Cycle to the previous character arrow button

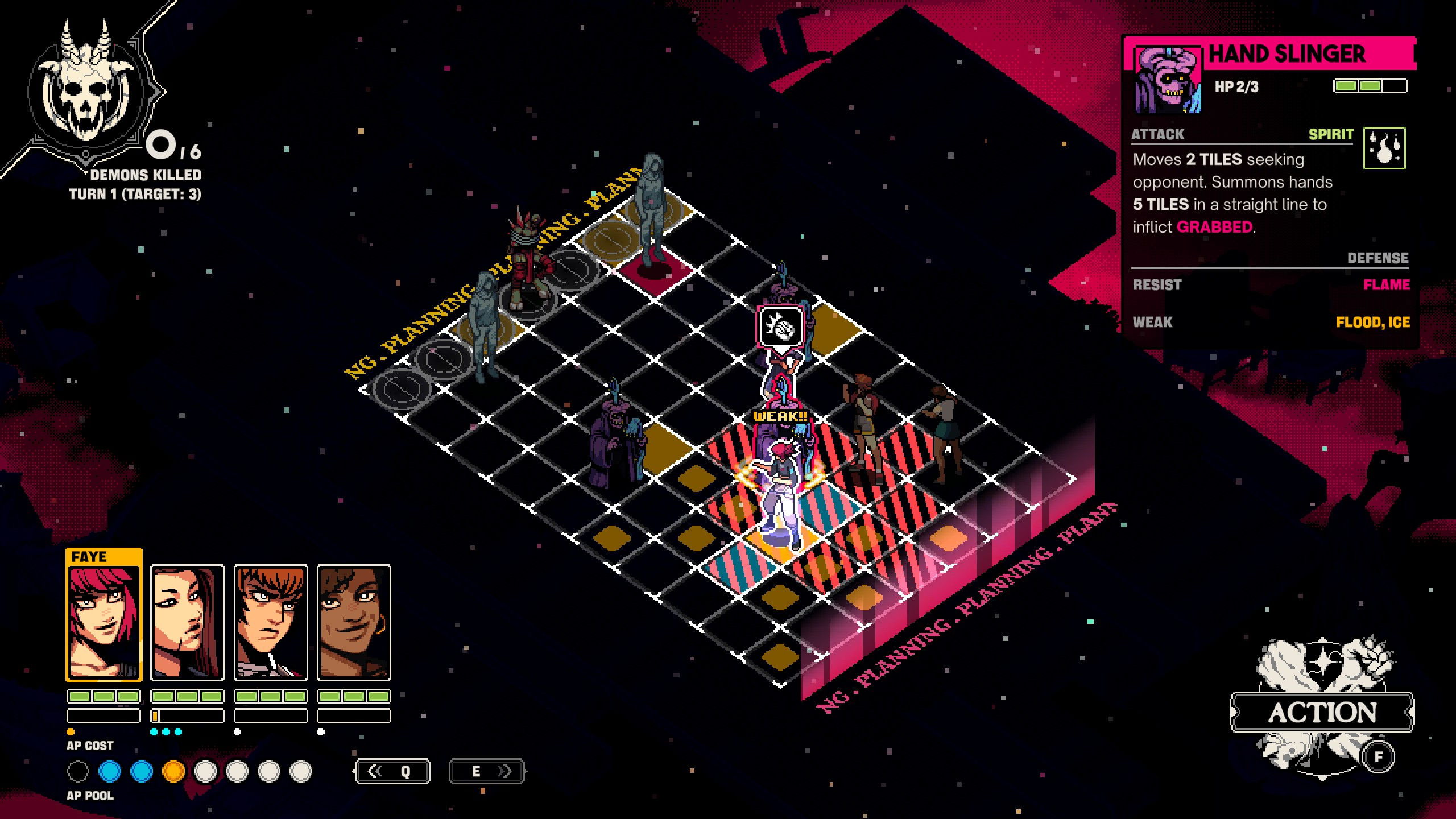(392, 771)
